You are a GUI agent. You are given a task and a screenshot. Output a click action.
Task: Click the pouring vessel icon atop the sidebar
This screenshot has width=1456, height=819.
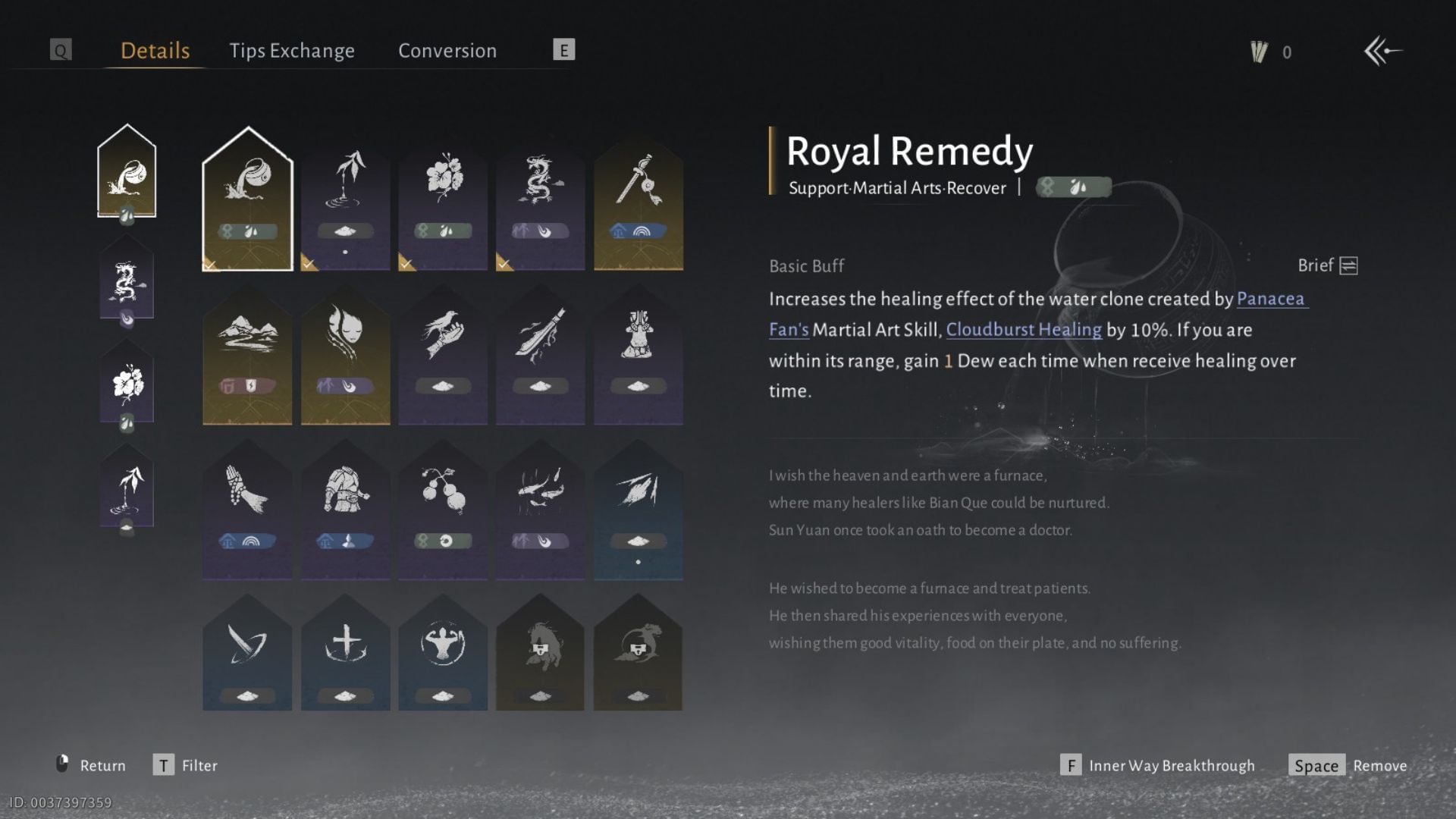pyautogui.click(x=127, y=173)
